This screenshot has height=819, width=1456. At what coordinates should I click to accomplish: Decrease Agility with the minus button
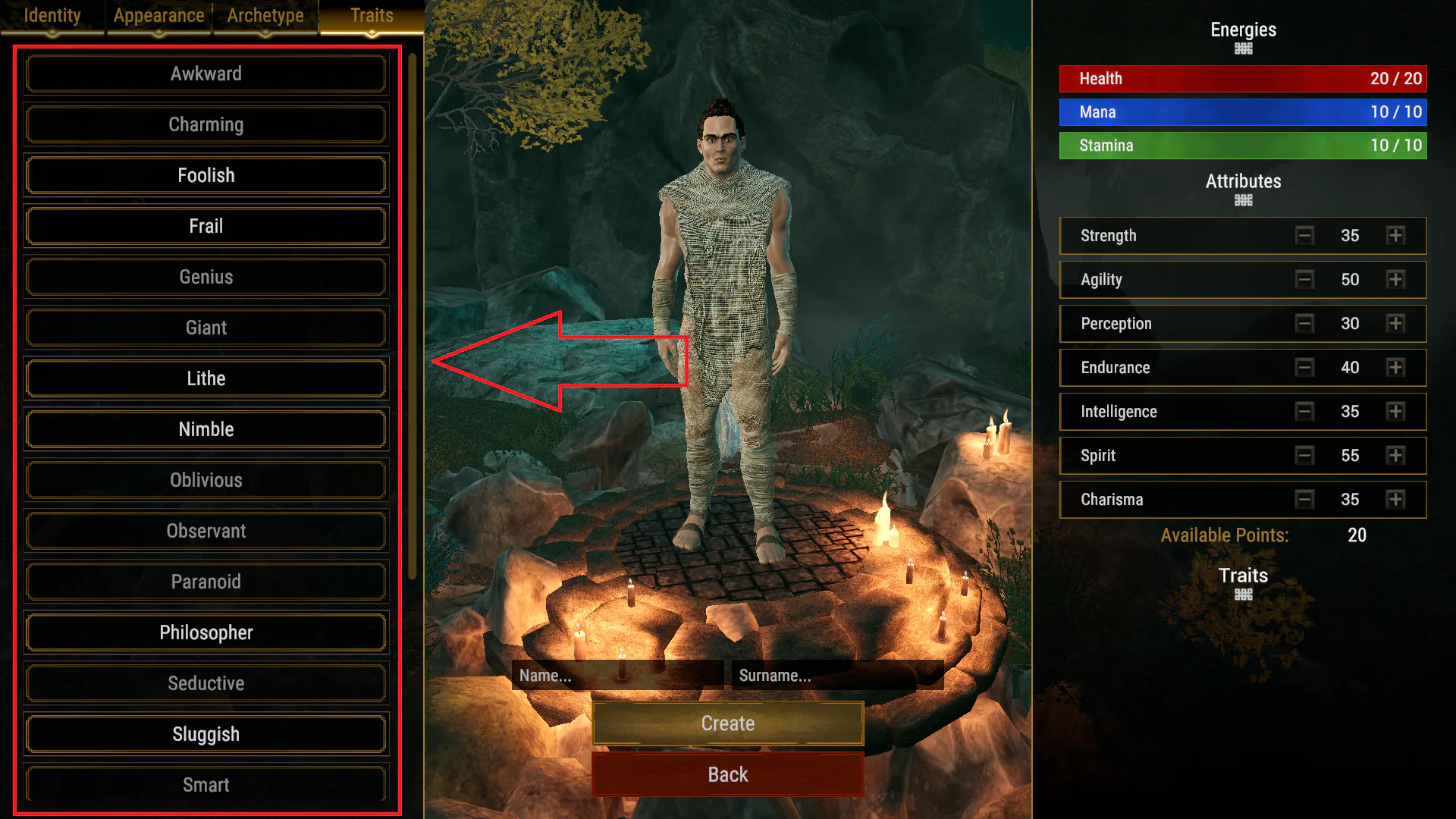[x=1304, y=279]
